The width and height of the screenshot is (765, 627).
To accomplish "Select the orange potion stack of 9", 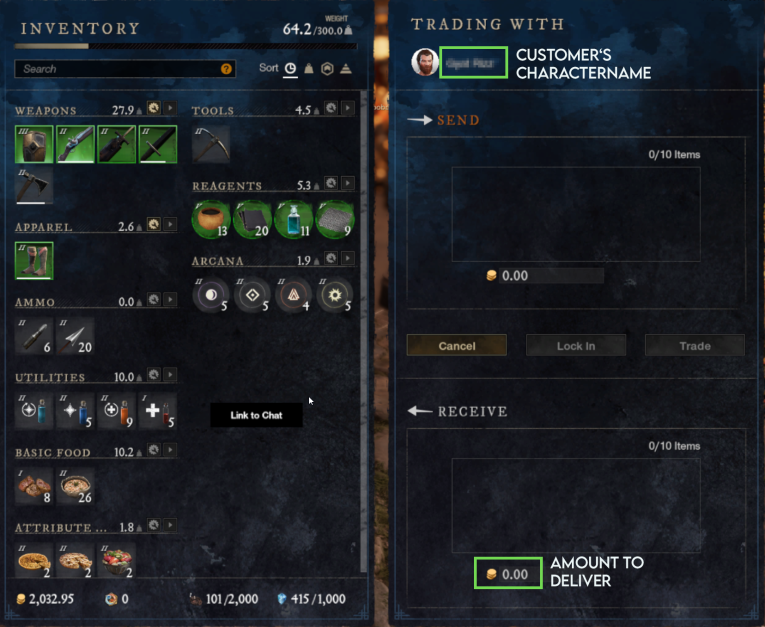I will [x=116, y=411].
